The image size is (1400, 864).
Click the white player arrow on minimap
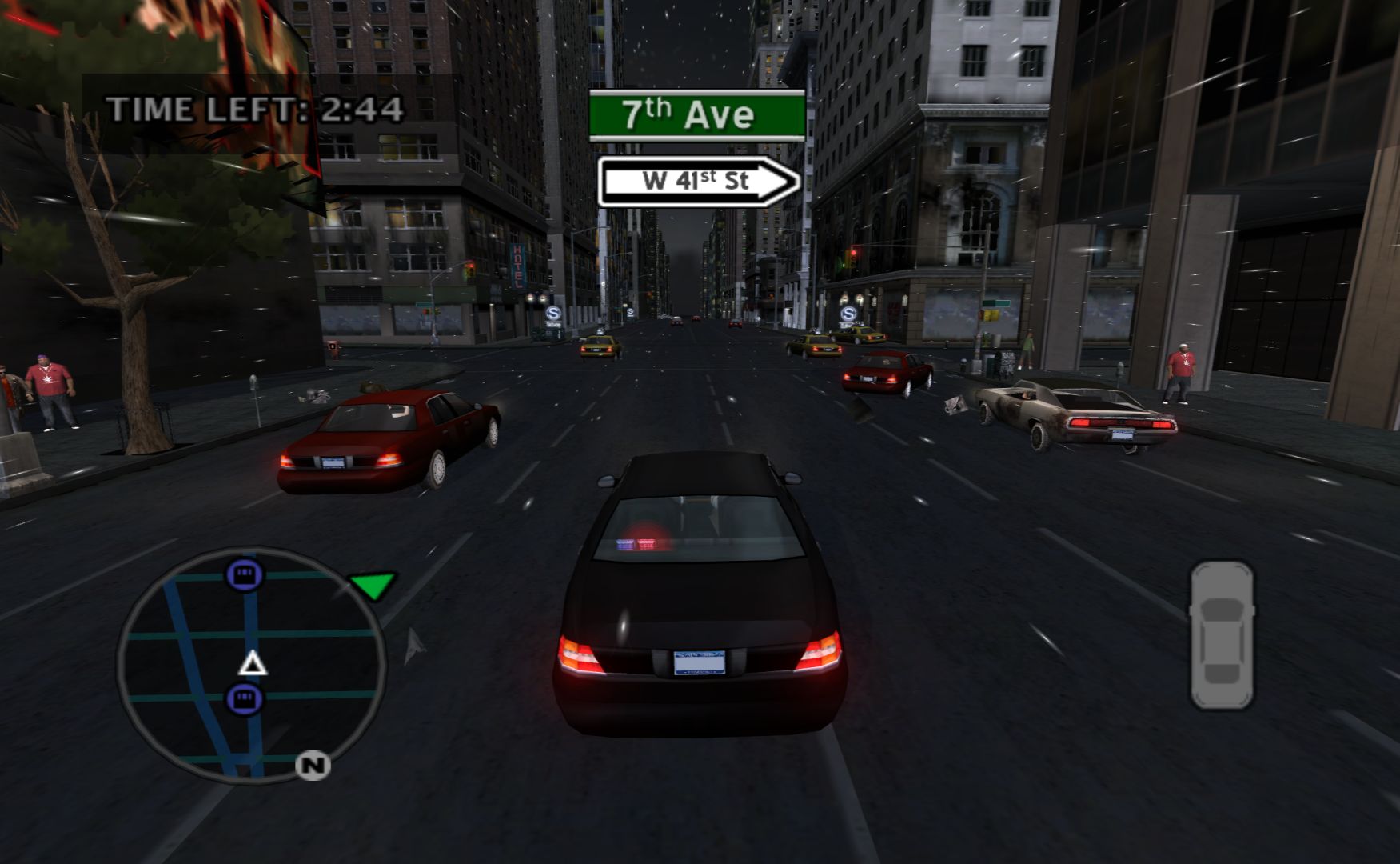click(x=253, y=663)
